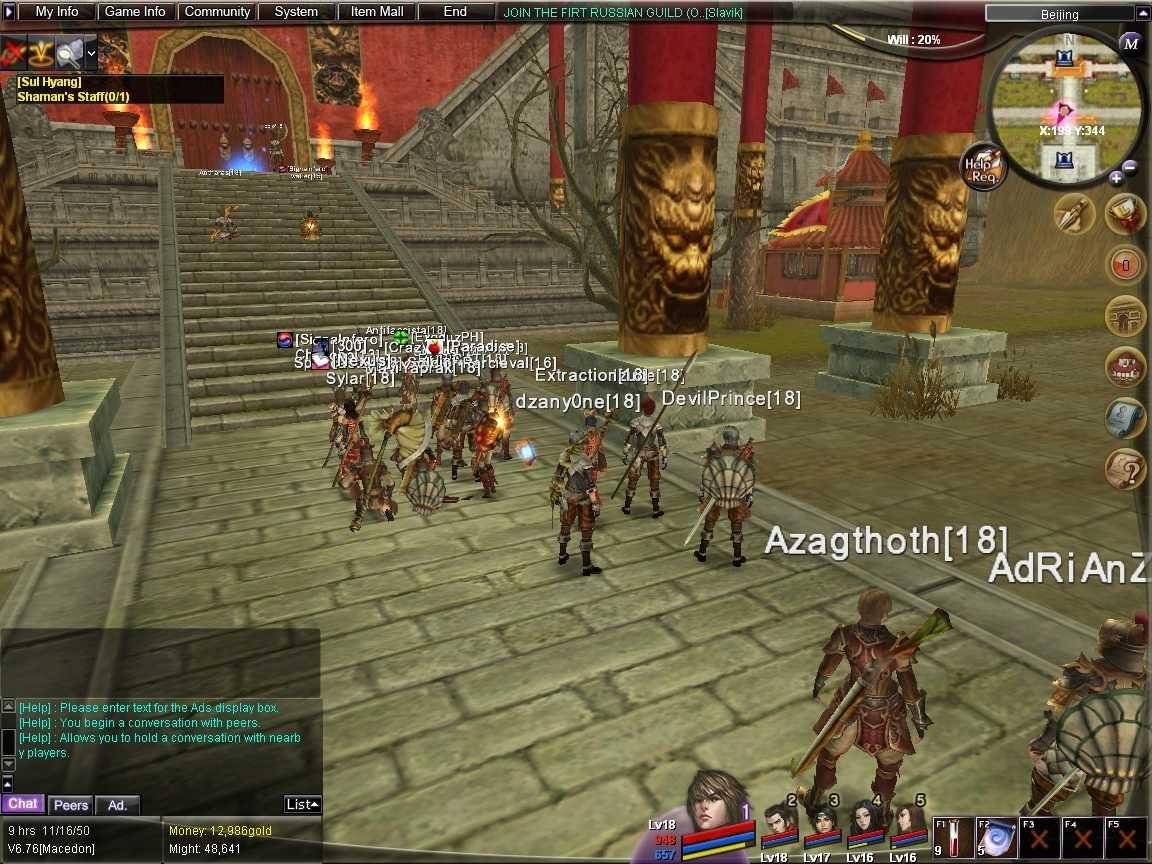Switch to the Peers chat tab
This screenshot has height=864, width=1152.
[71, 805]
